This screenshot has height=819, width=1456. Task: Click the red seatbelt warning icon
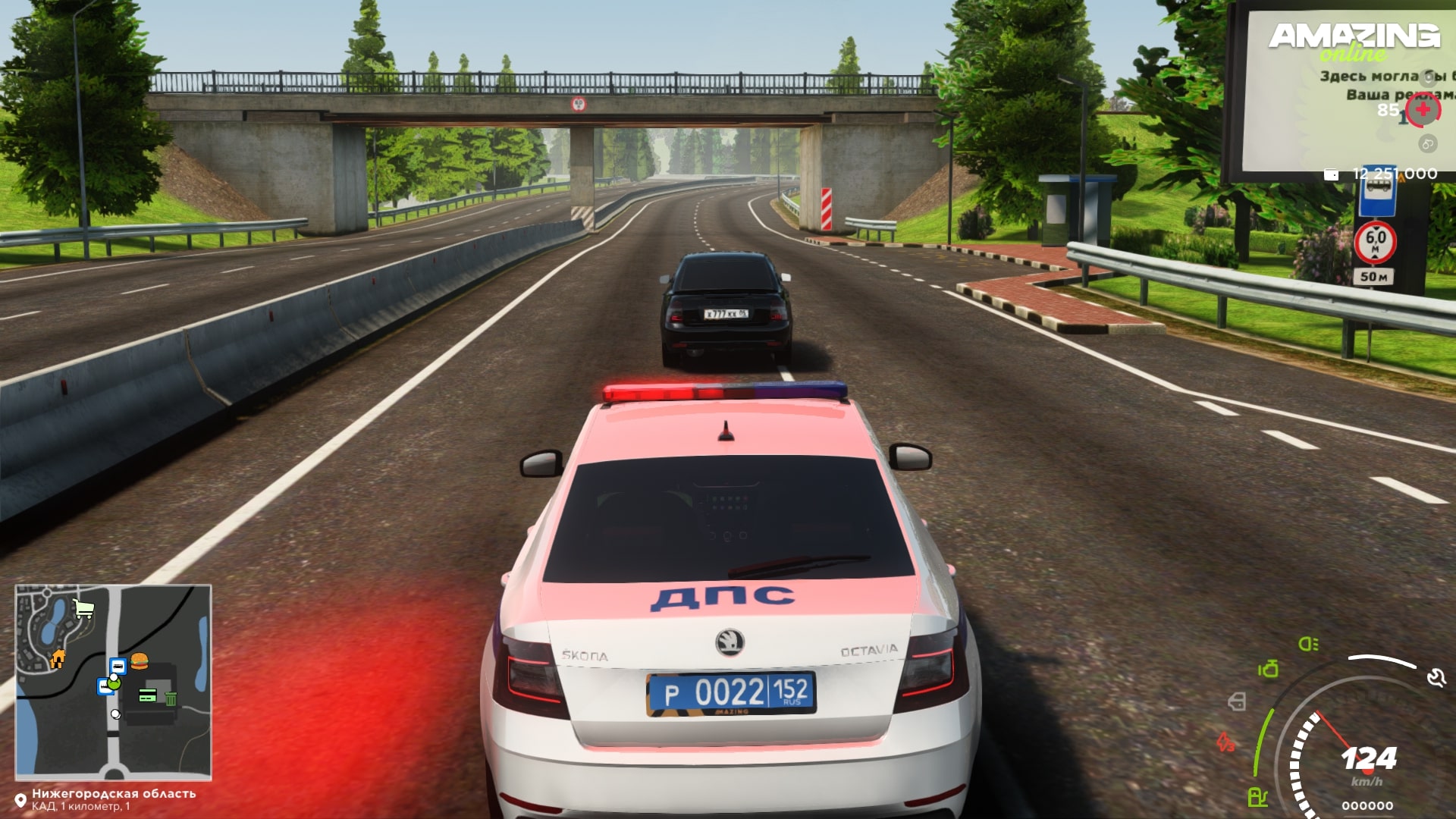[x=1225, y=741]
